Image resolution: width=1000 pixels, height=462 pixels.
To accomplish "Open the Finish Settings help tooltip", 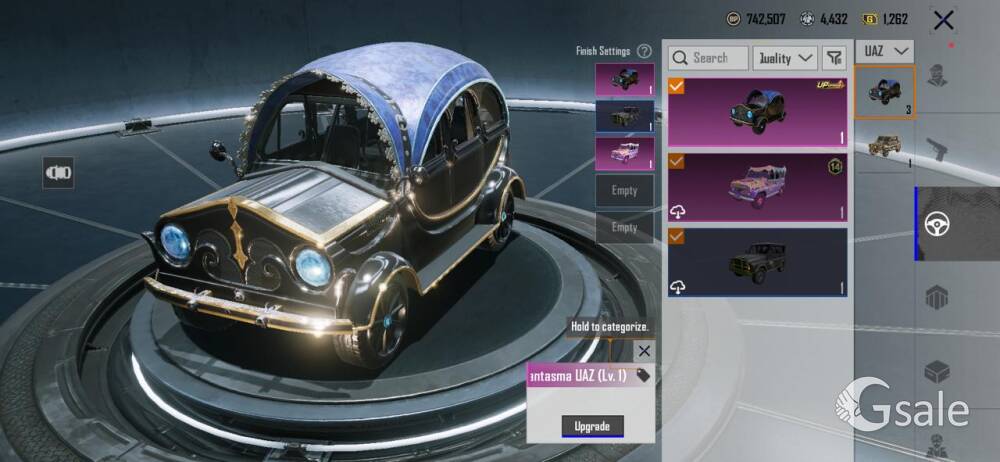I will pos(644,51).
